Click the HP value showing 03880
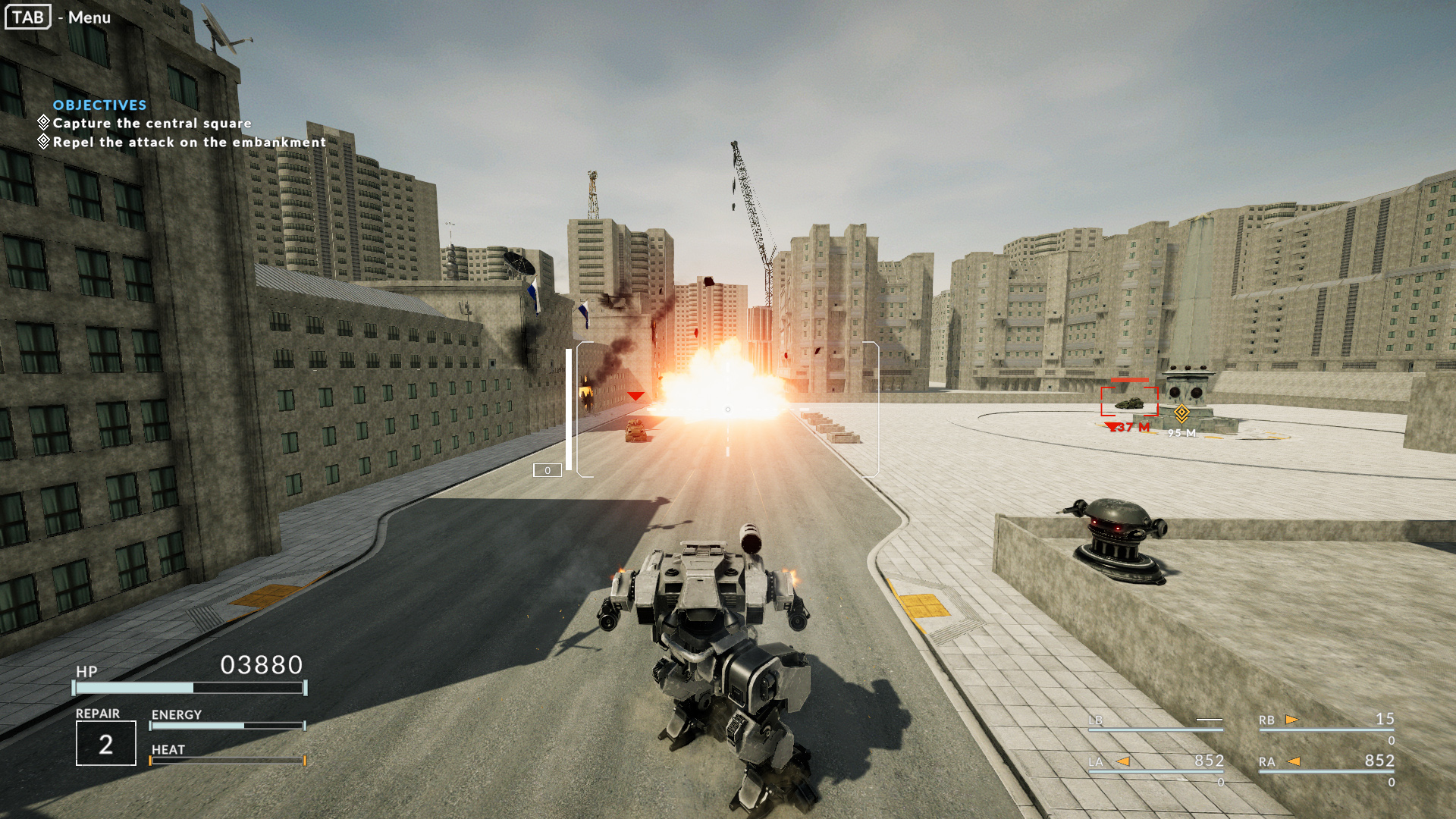 (261, 664)
